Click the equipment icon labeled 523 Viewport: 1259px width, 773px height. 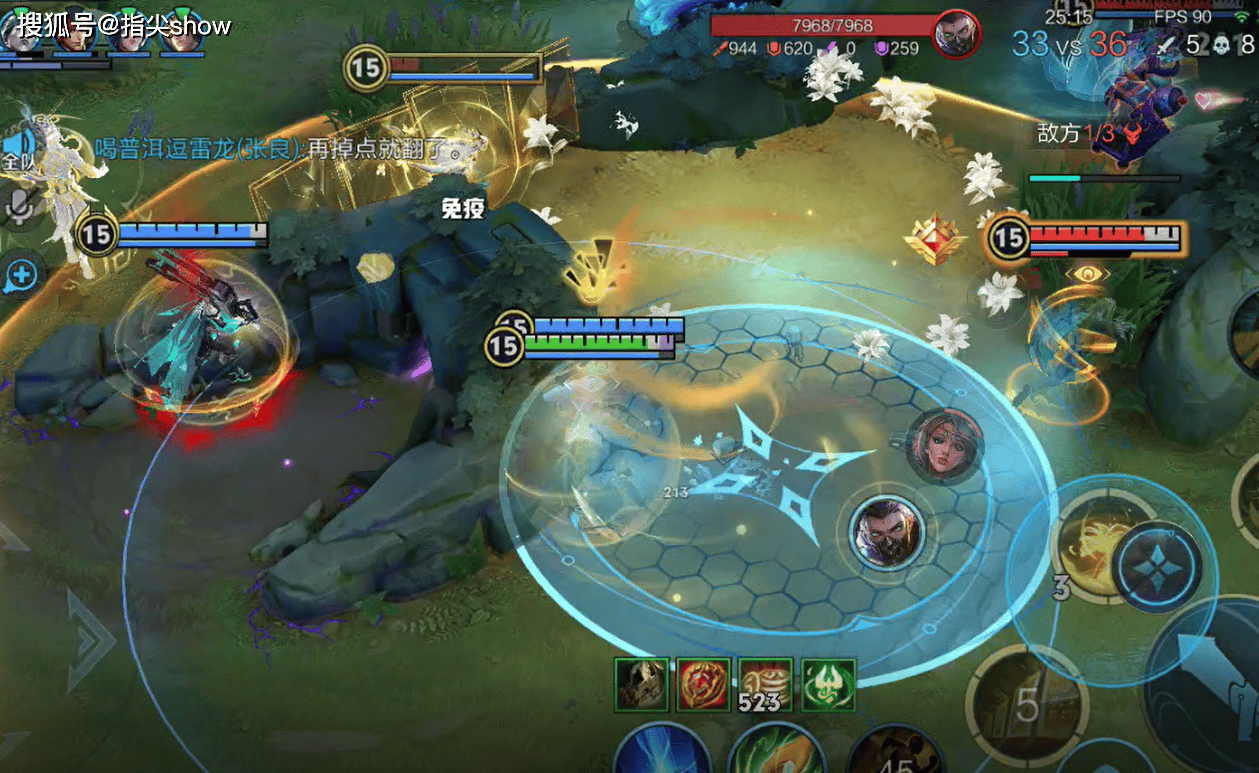765,685
